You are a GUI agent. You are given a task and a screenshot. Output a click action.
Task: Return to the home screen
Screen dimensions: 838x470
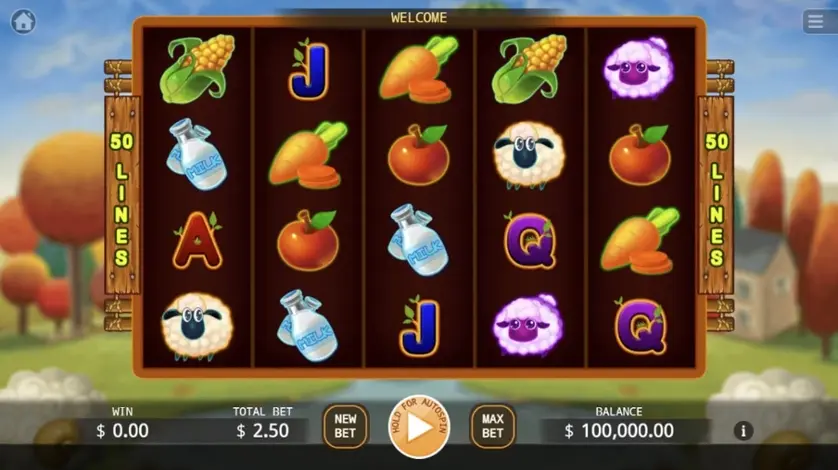tap(22, 21)
